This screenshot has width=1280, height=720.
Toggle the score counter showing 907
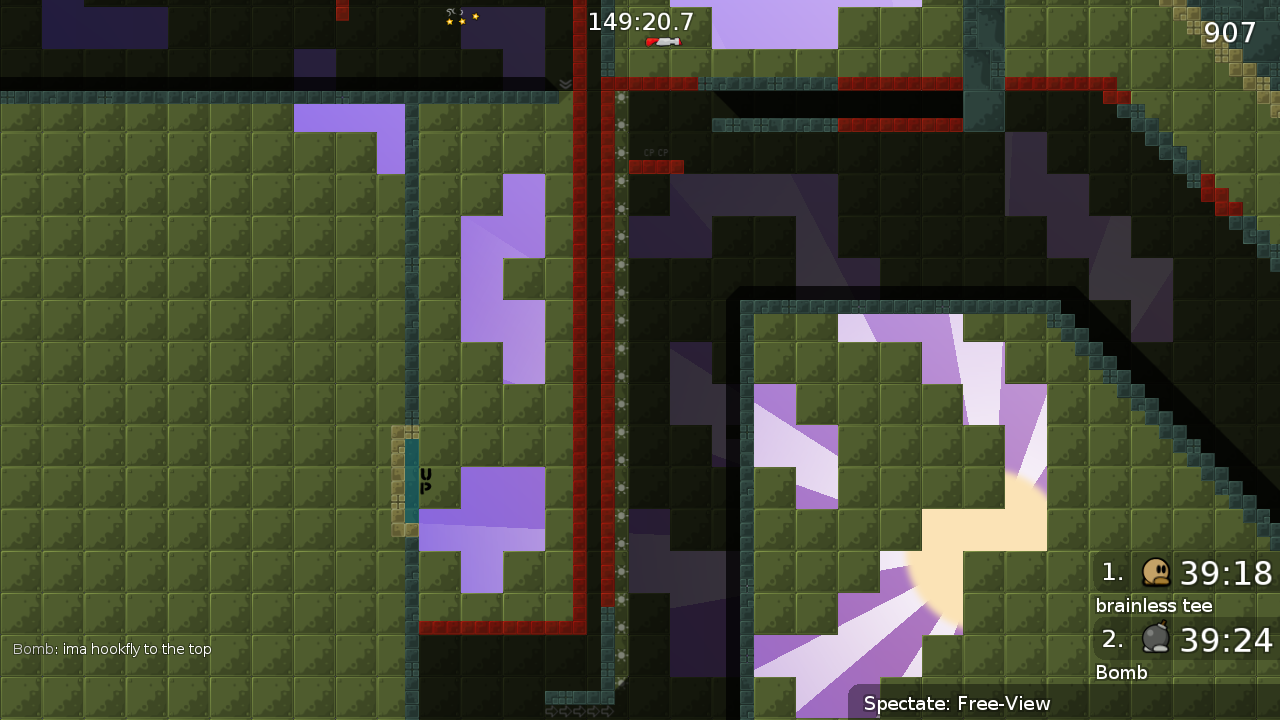pos(1231,33)
